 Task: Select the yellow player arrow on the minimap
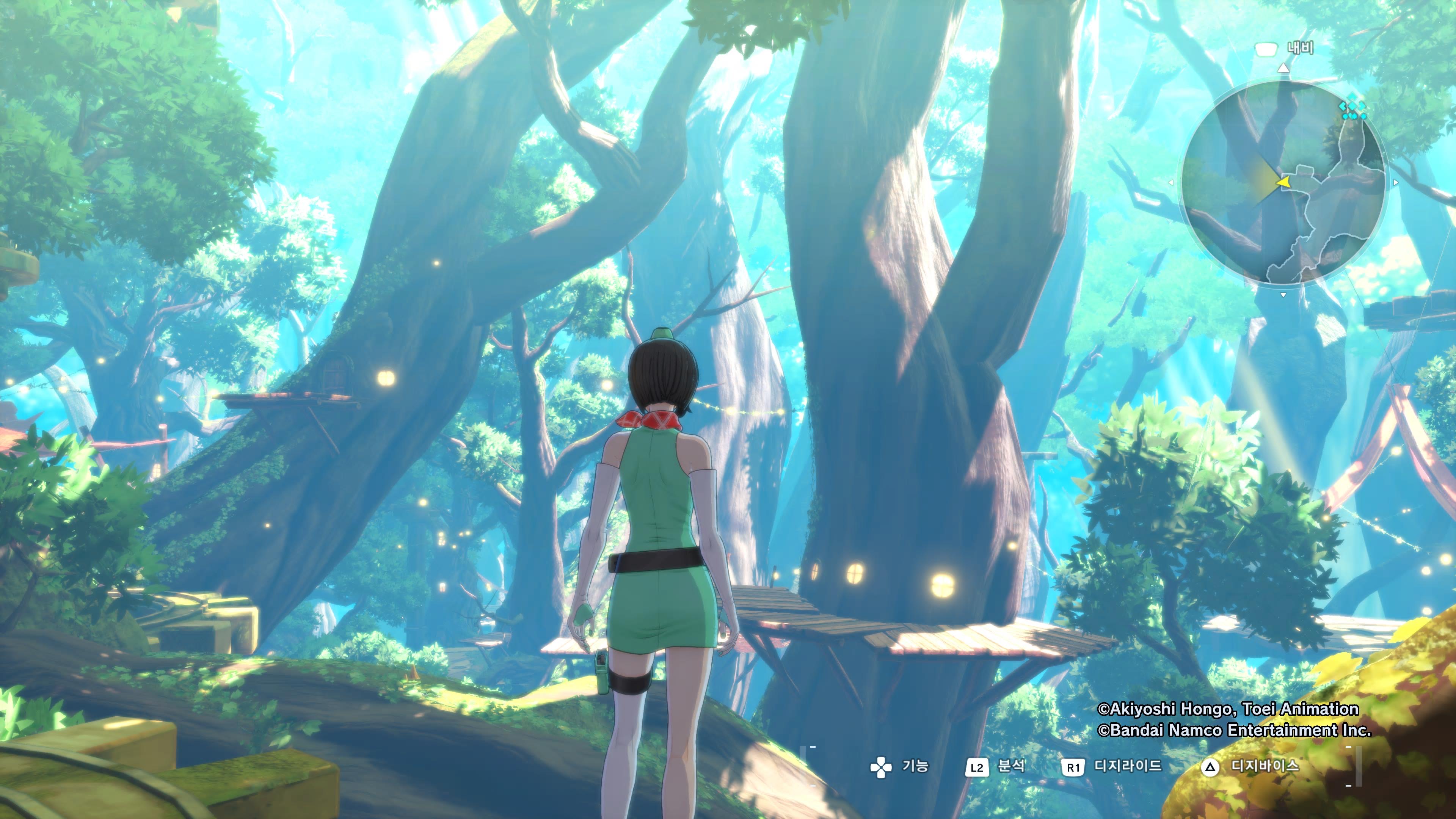pyautogui.click(x=1283, y=182)
